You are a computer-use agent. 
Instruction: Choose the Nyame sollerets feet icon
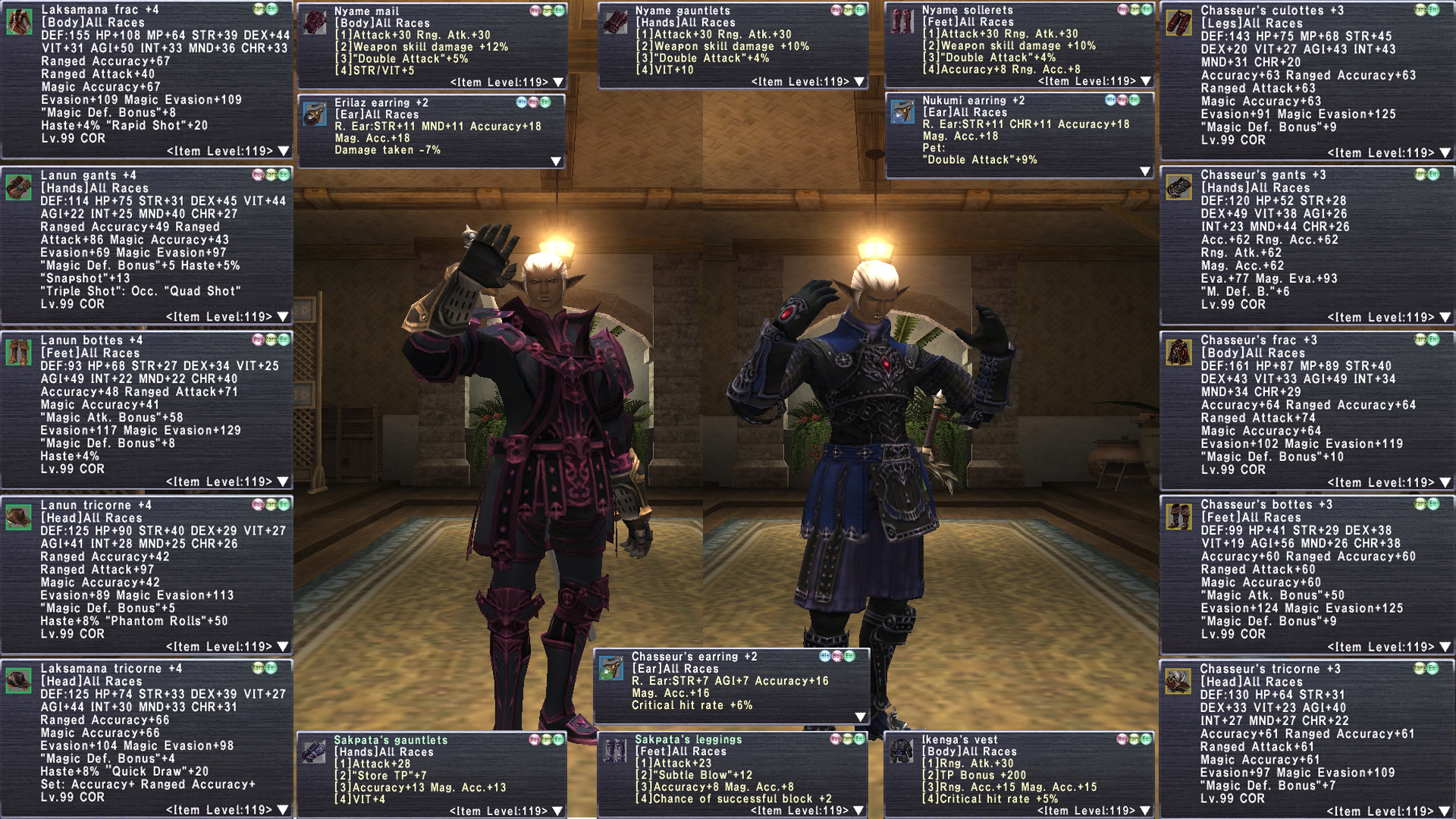[x=902, y=22]
